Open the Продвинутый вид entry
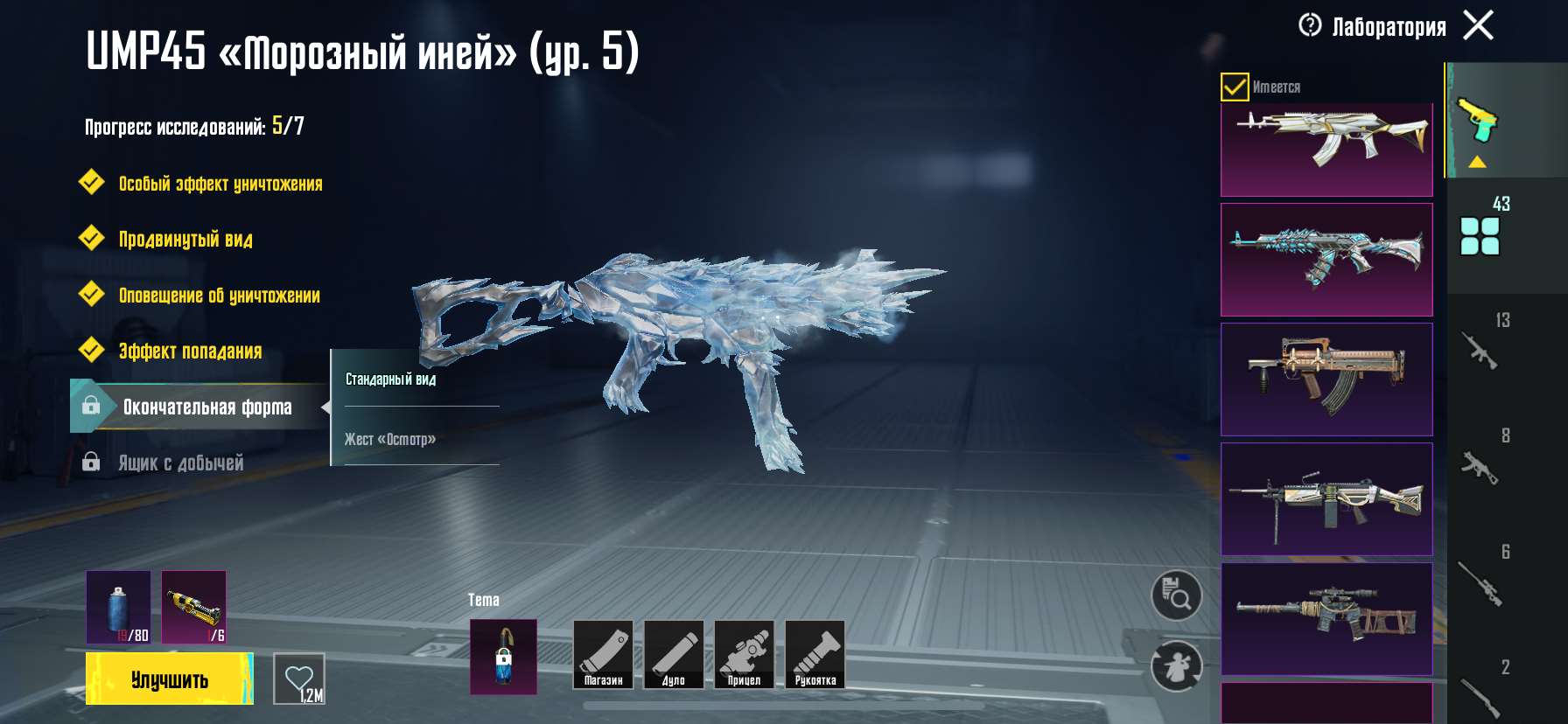The image size is (1568, 724). 185,240
